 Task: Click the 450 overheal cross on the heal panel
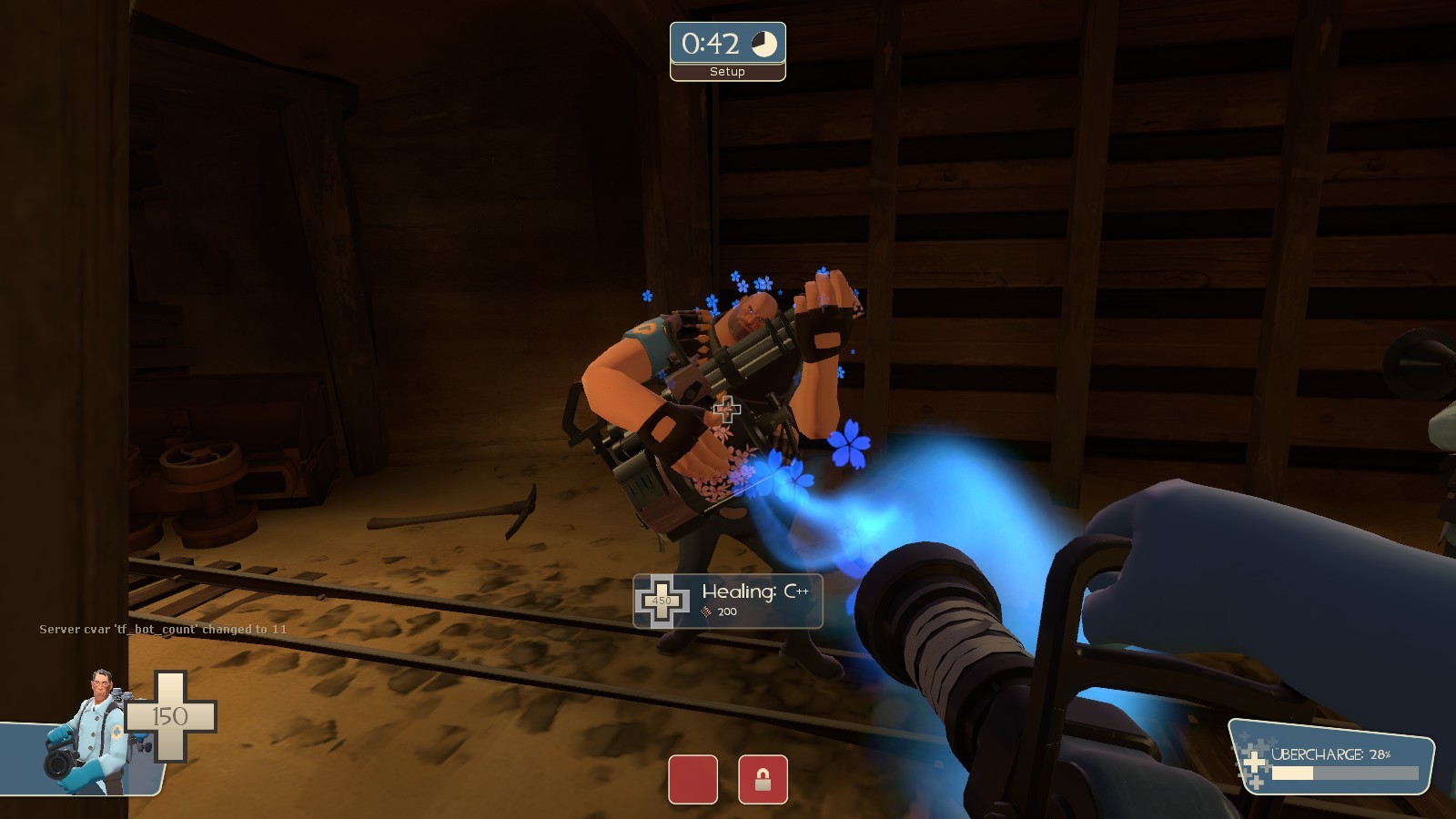click(662, 601)
